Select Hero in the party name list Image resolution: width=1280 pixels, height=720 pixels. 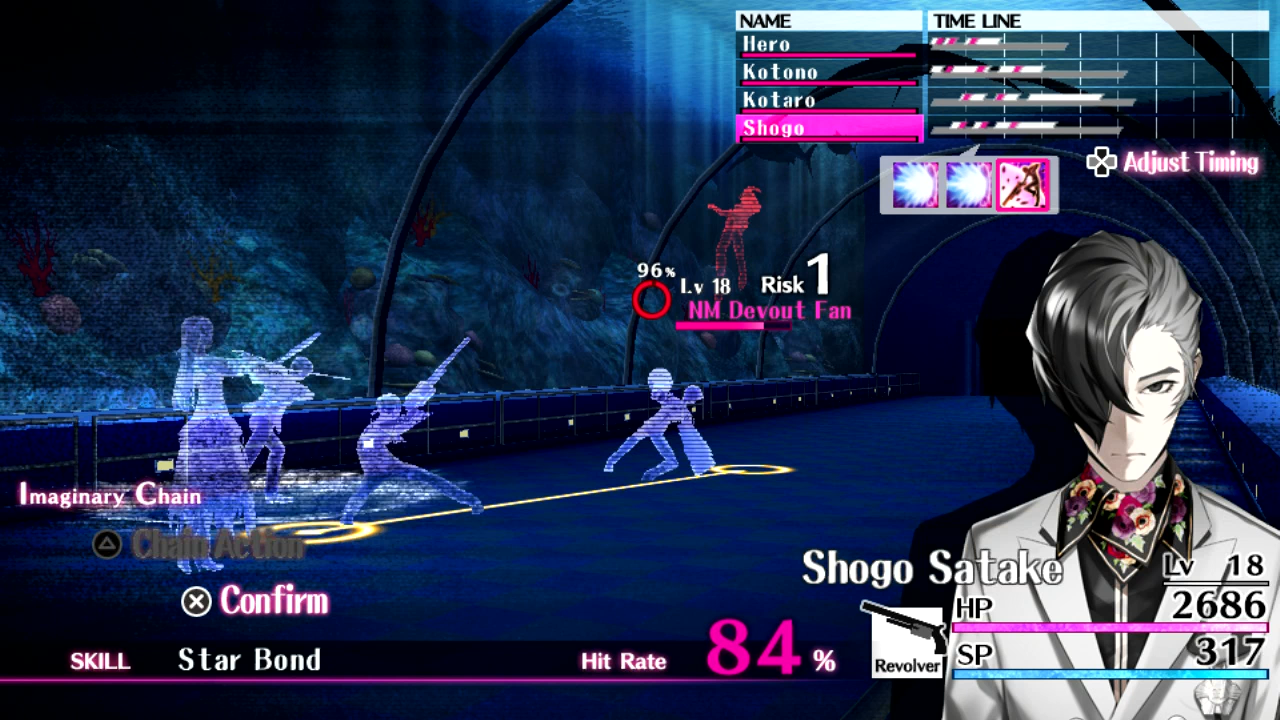coord(827,45)
